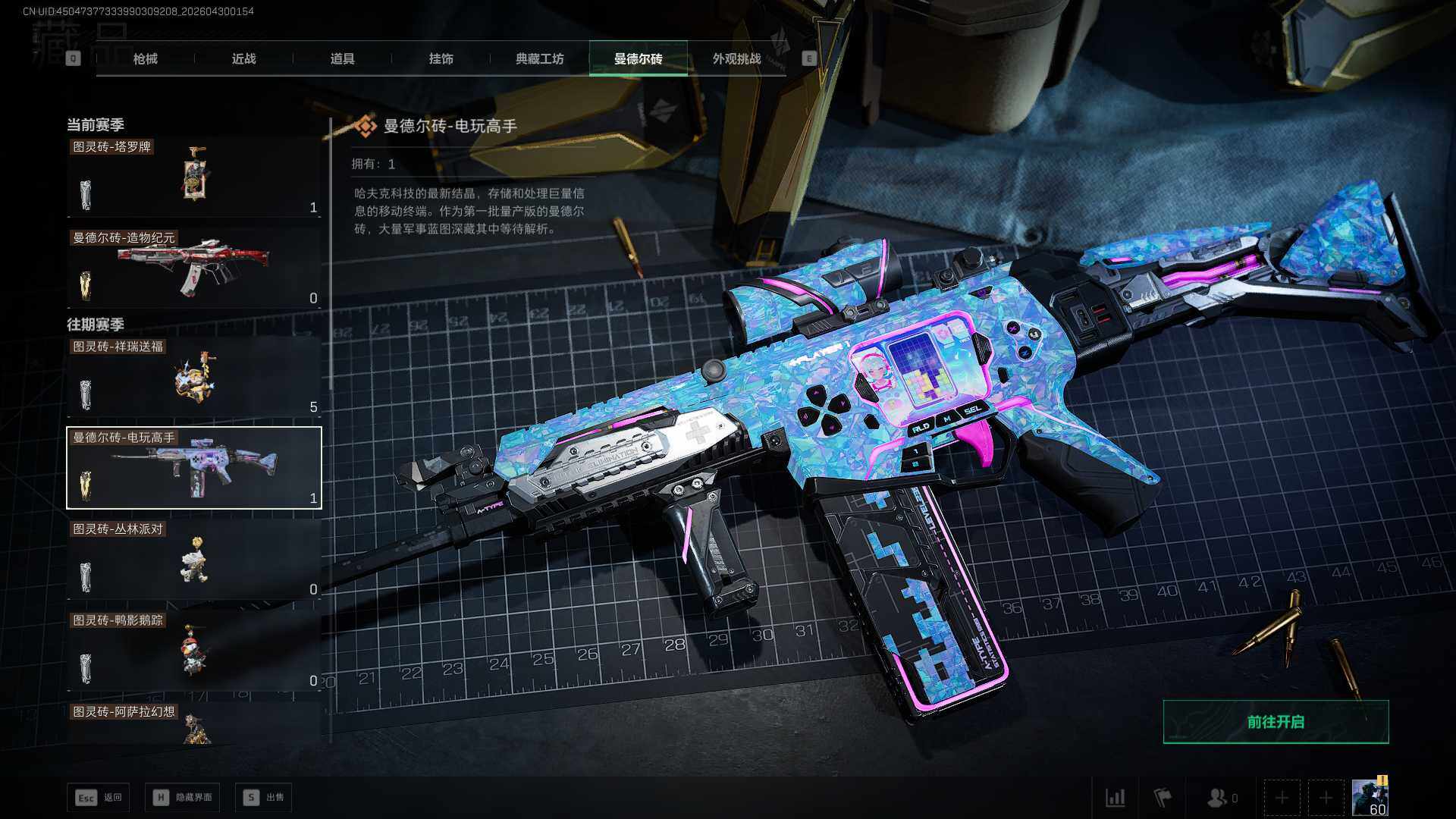This screenshot has height=819, width=1456.
Task: Switch to the 枪械 tab
Action: point(145,58)
